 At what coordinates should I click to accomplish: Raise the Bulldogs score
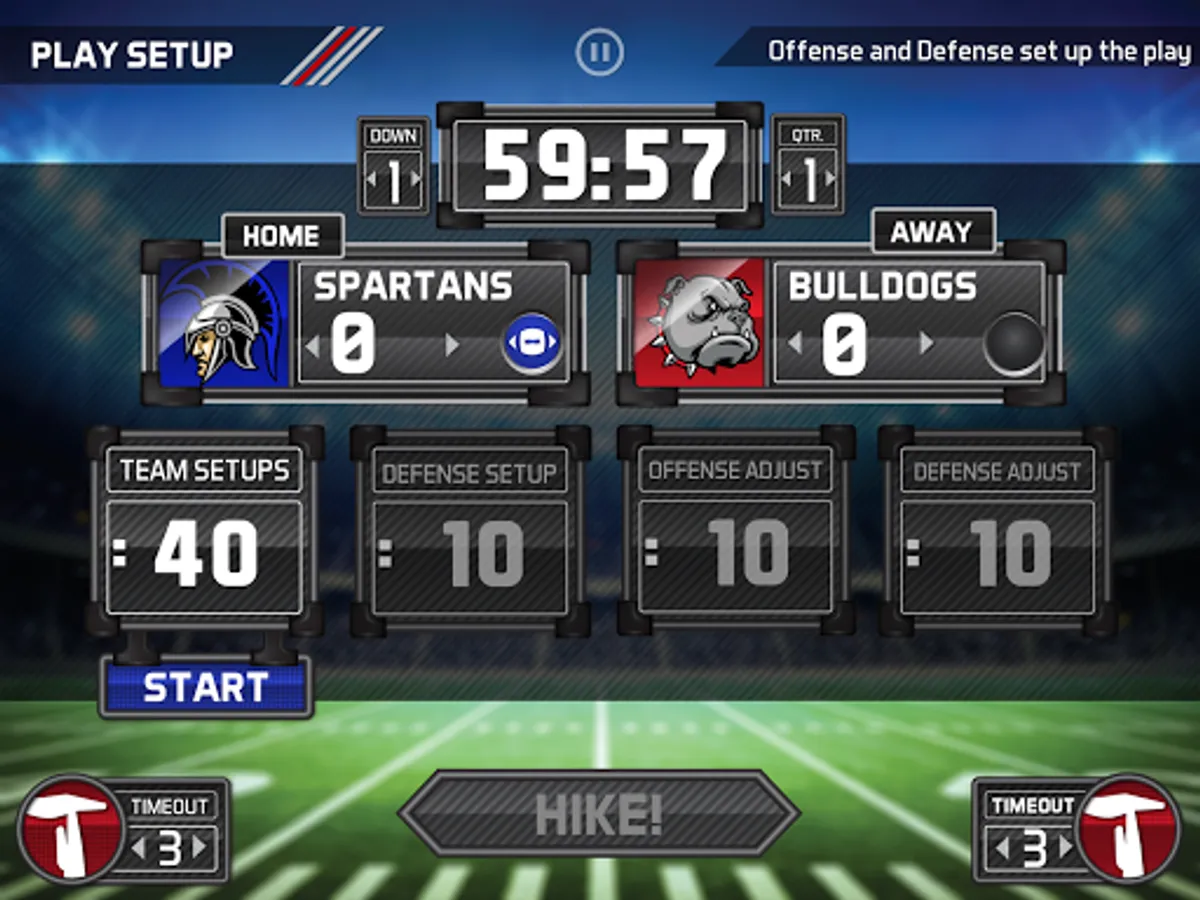(926, 345)
